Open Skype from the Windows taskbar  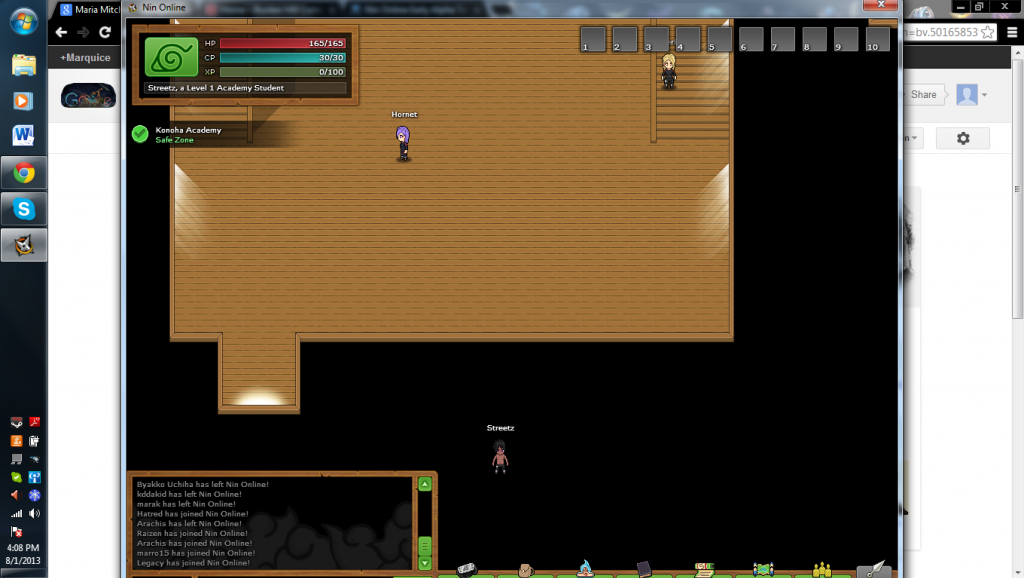(24, 209)
